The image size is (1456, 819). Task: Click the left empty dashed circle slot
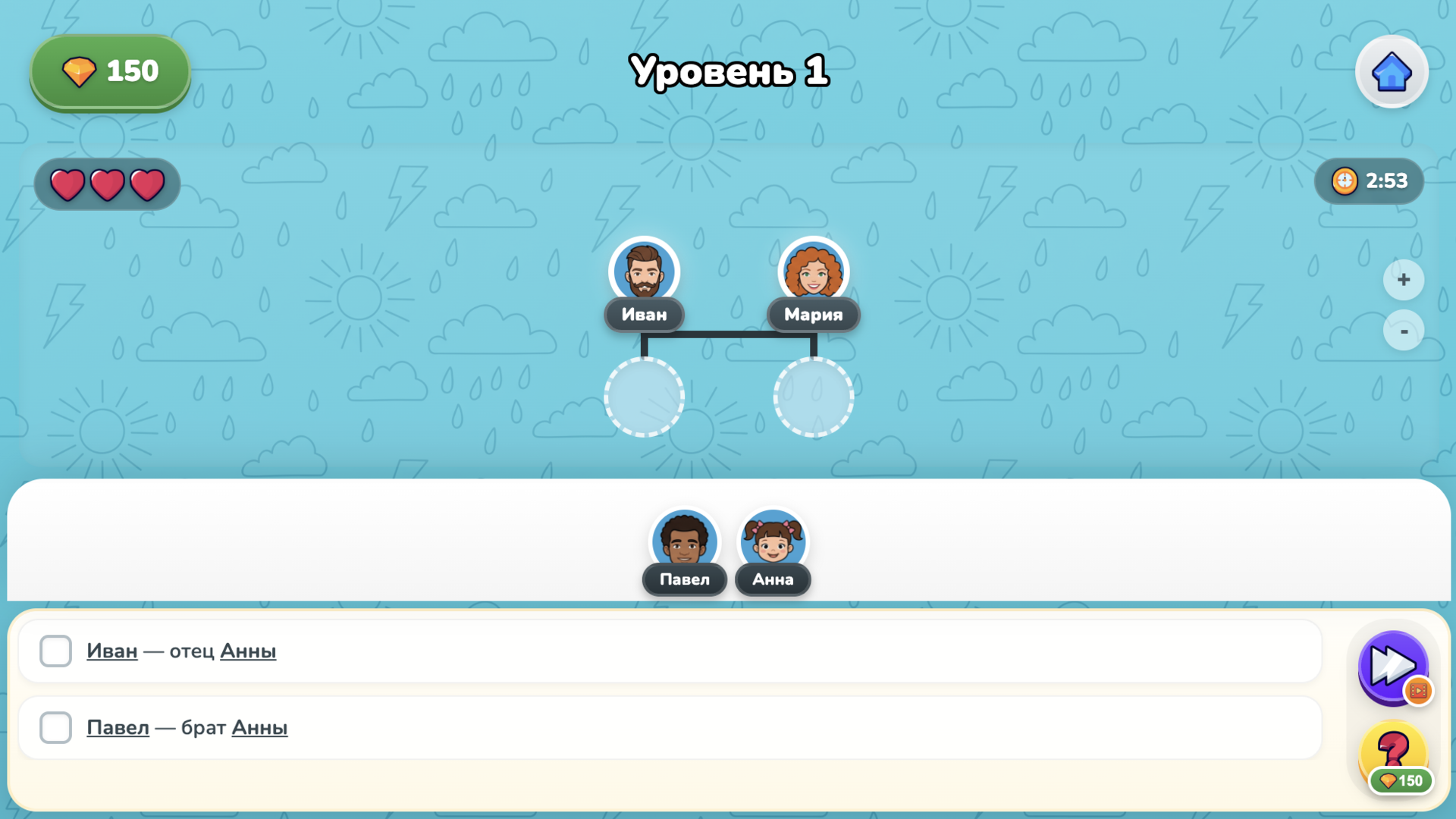click(644, 397)
